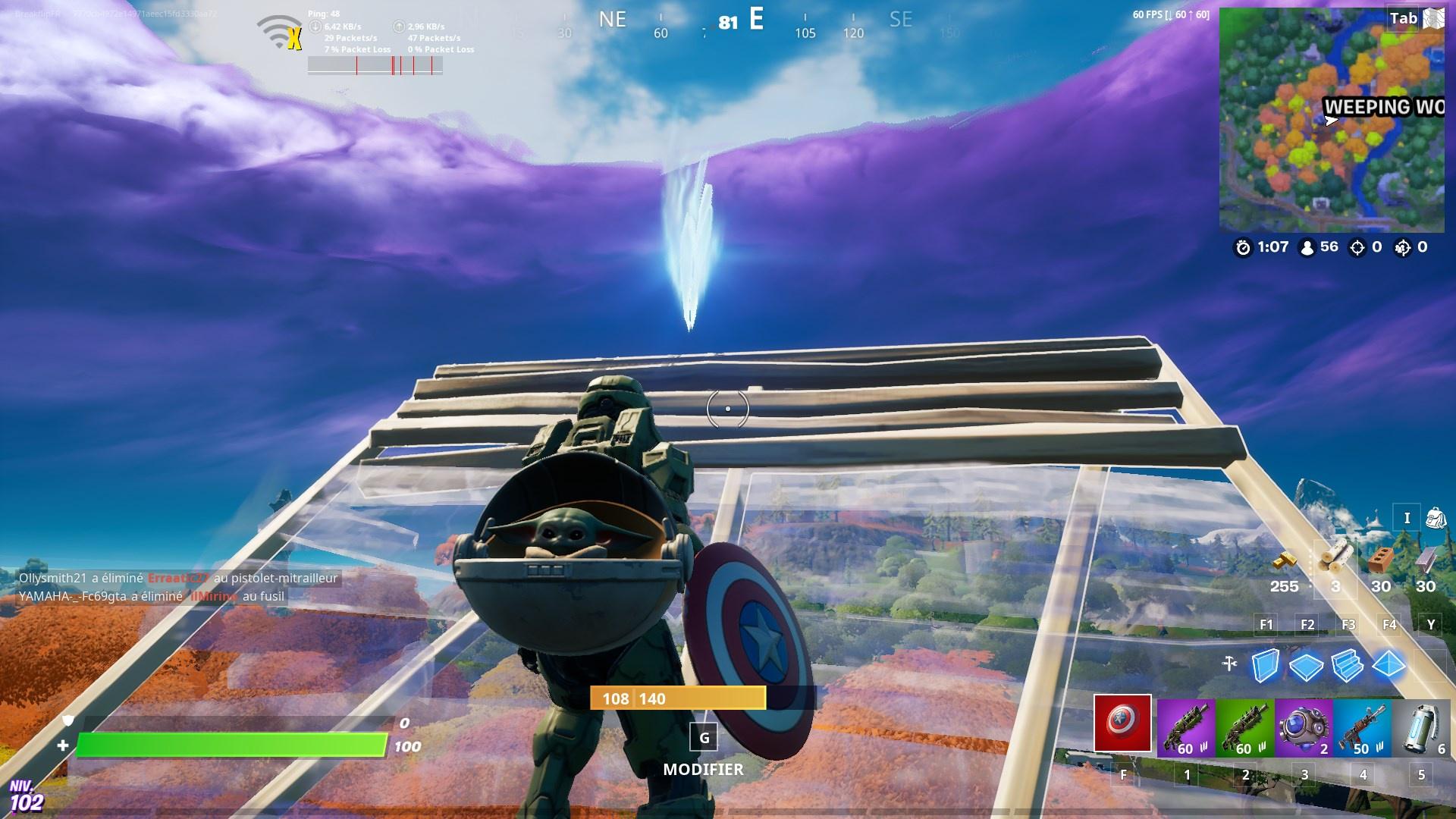Select the green shotgun in slot 2

(1245, 724)
